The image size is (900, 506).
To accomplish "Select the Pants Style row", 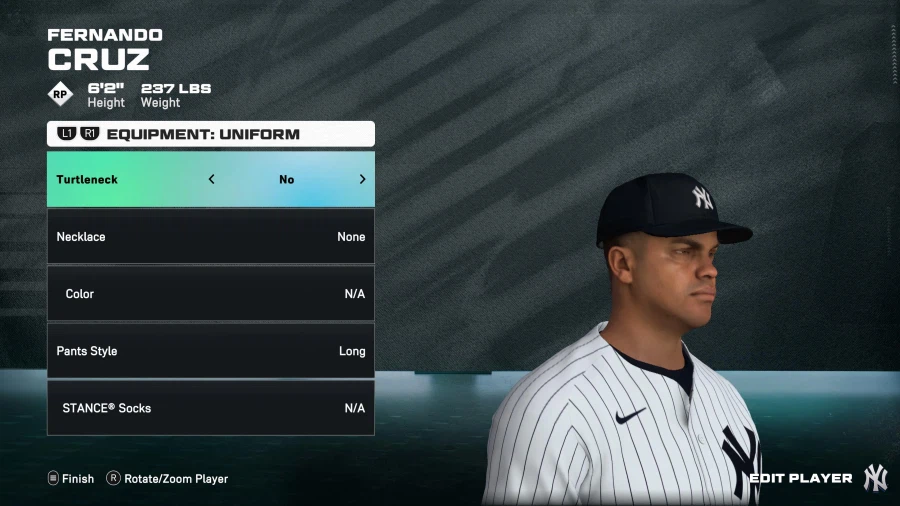I will [x=210, y=351].
